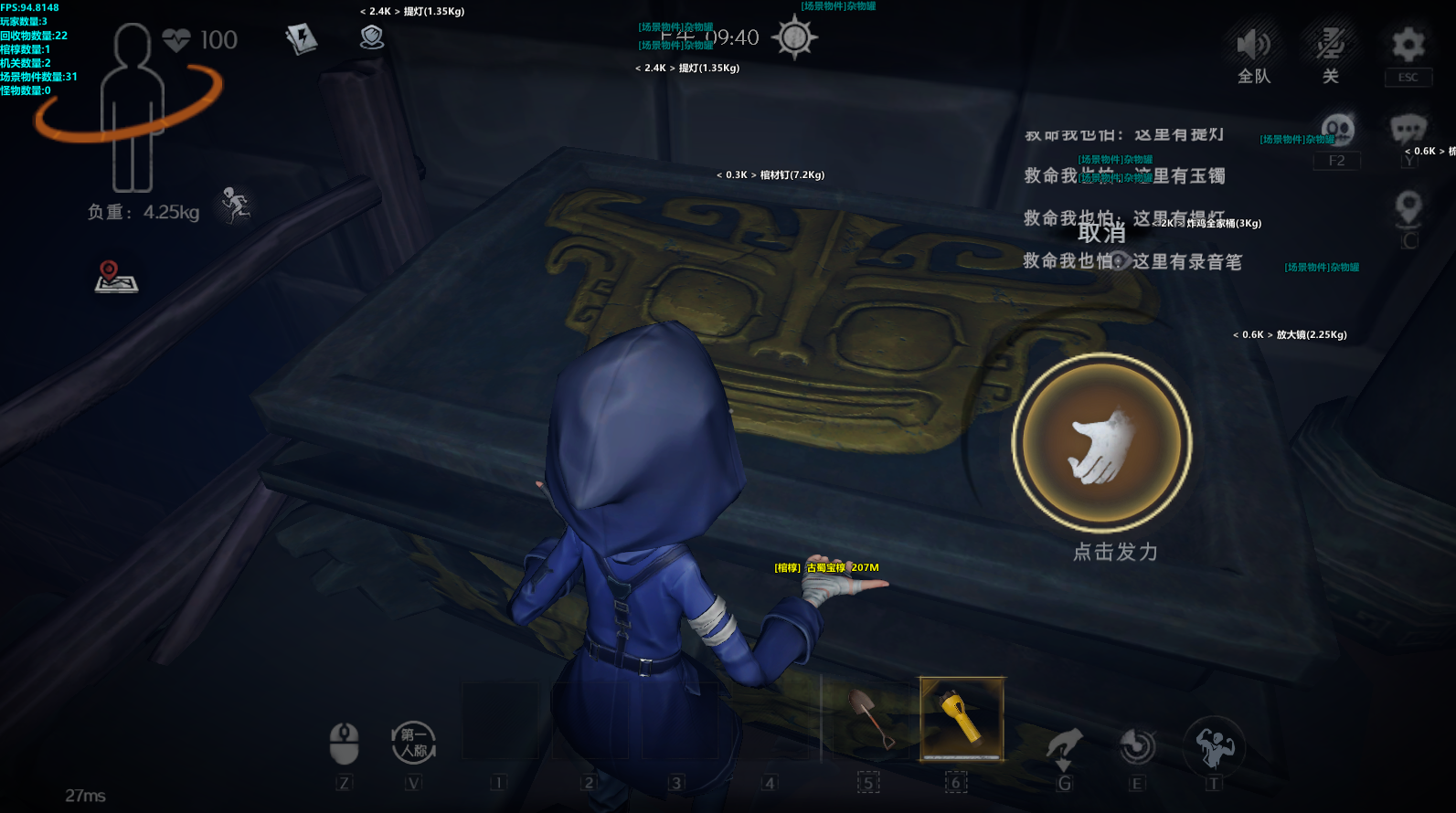This screenshot has height=813, width=1456.
Task: Open settings with the gear icon
Action: point(1408,44)
